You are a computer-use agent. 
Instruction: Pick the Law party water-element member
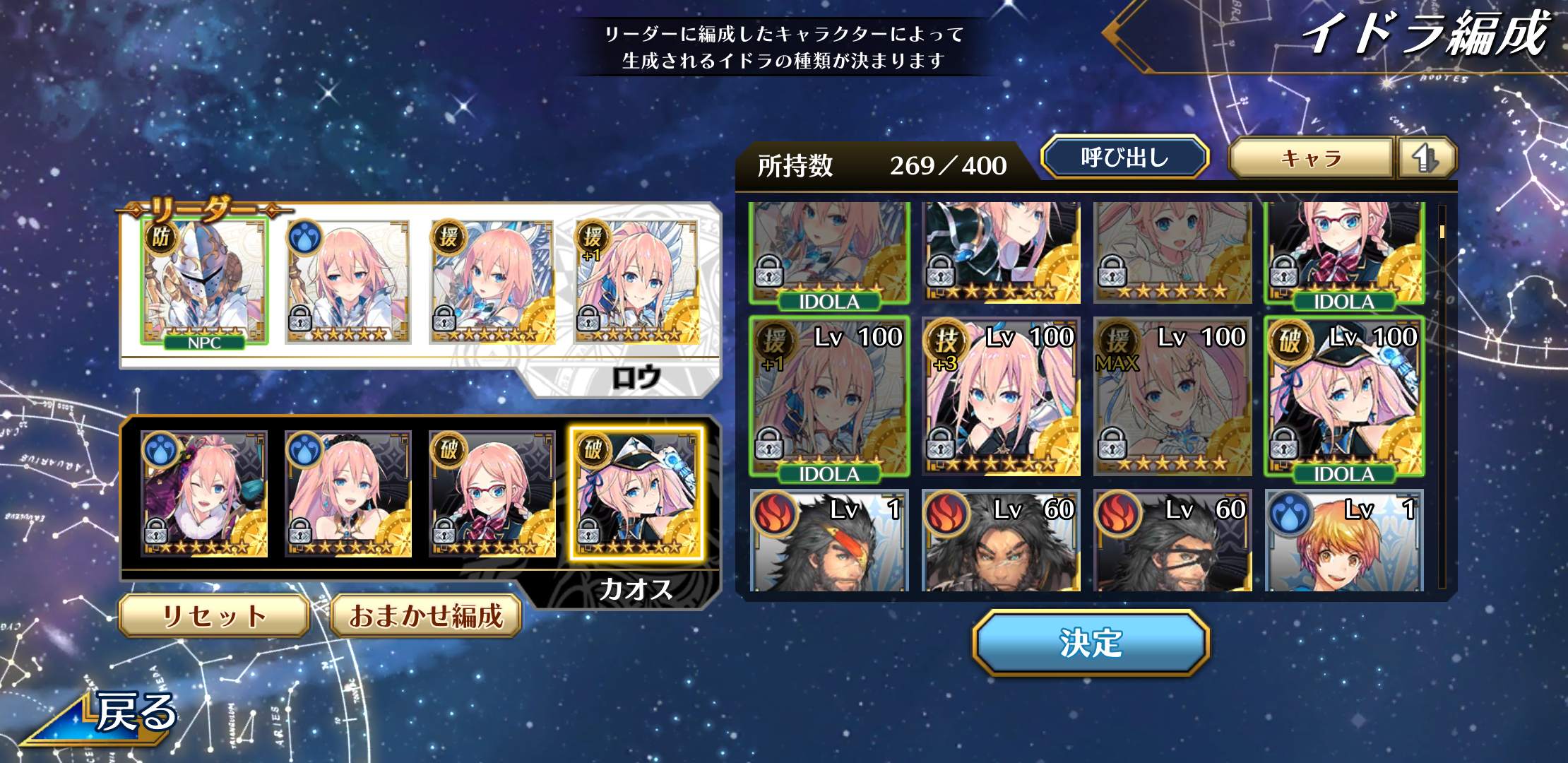pyautogui.click(x=348, y=283)
